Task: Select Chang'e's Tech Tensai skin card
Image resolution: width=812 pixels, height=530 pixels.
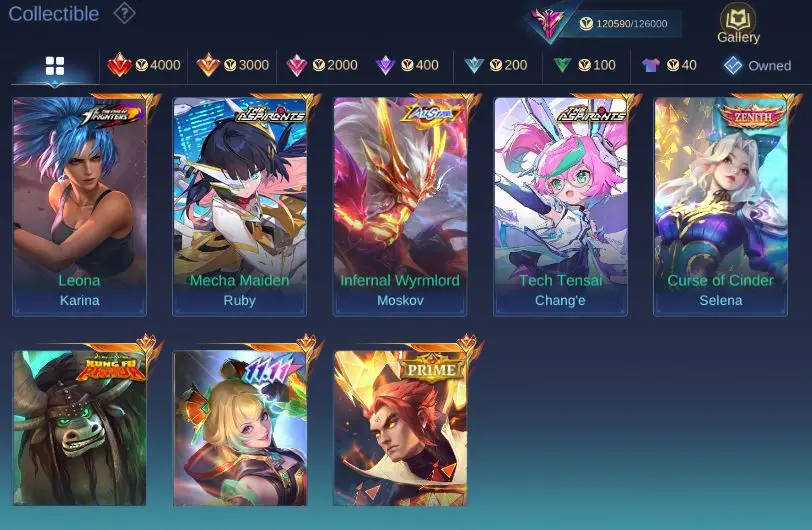Action: tap(561, 205)
